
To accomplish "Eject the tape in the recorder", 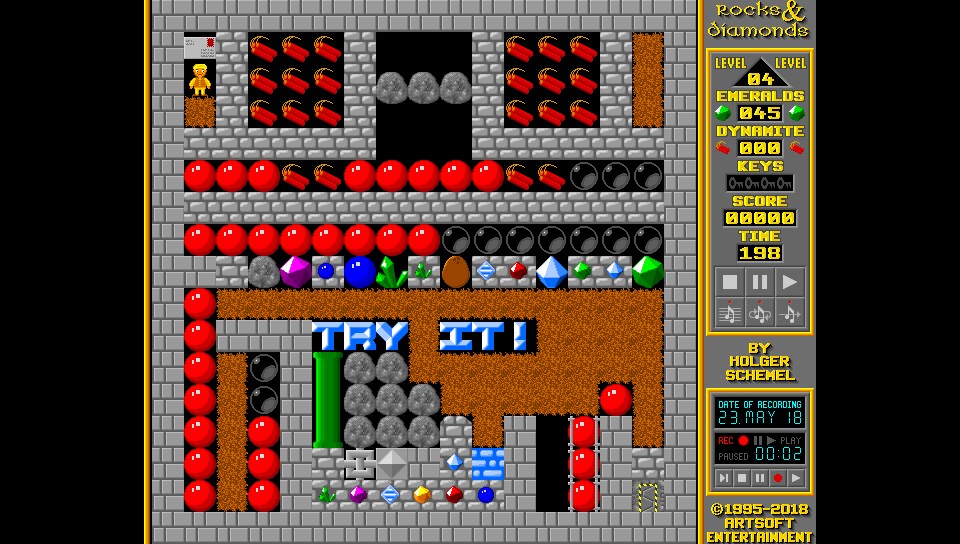I will coord(724,479).
